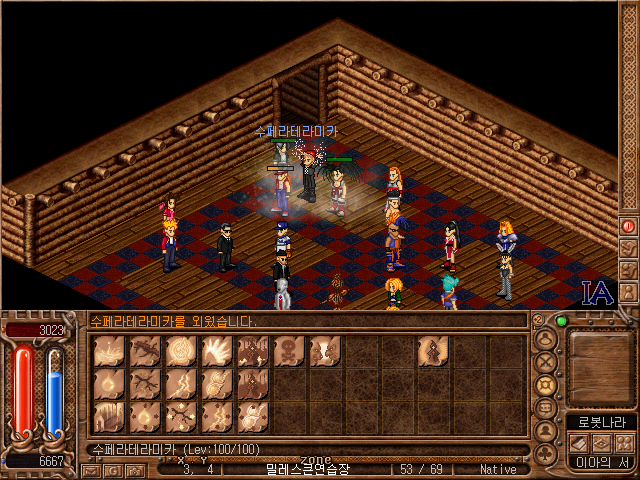Click the three-figures party icon
640x480 pixels.
622,443
